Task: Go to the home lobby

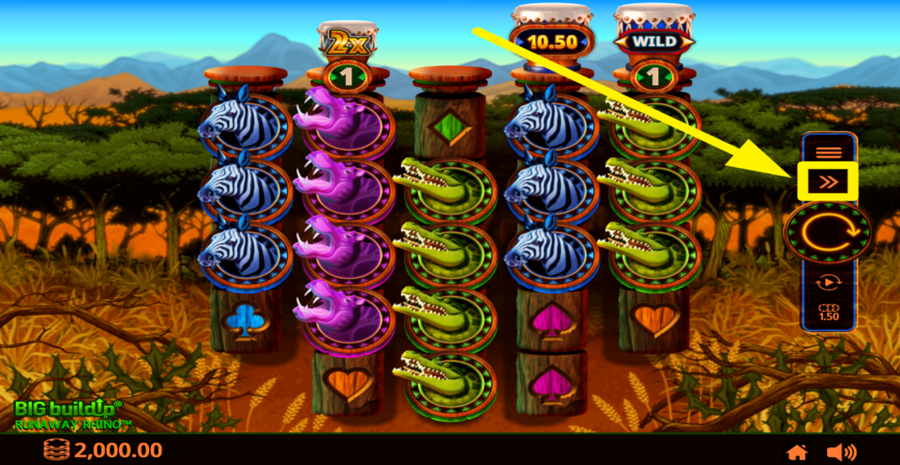Action: pos(797,452)
